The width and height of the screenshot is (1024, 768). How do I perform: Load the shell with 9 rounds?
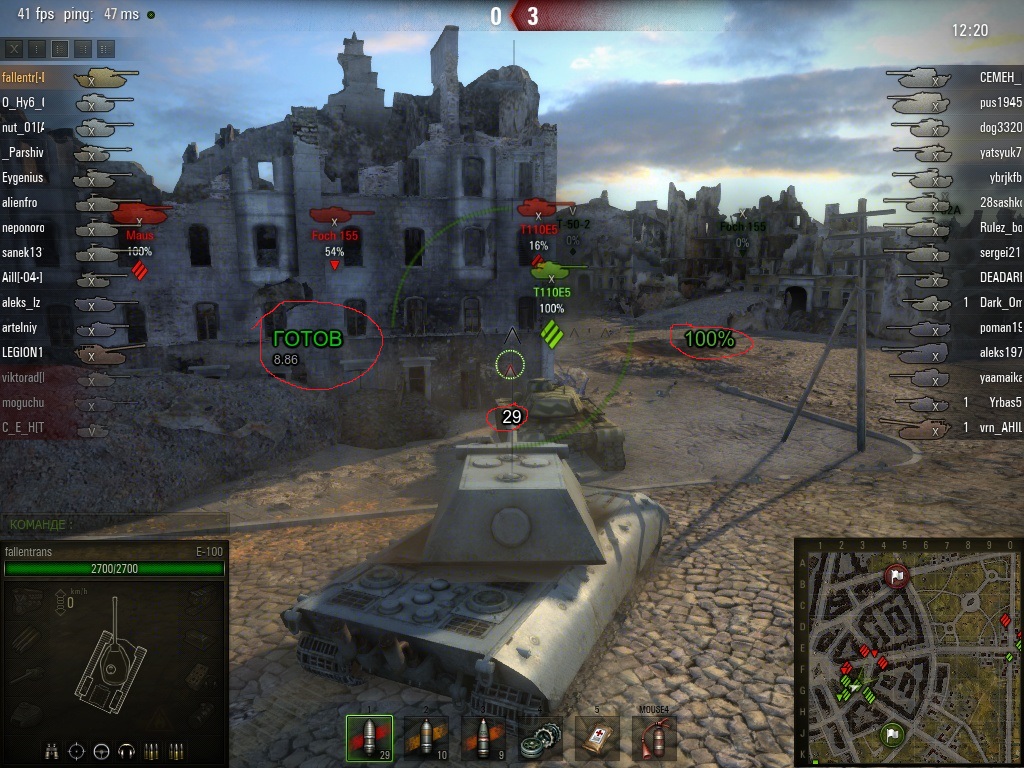coord(485,739)
